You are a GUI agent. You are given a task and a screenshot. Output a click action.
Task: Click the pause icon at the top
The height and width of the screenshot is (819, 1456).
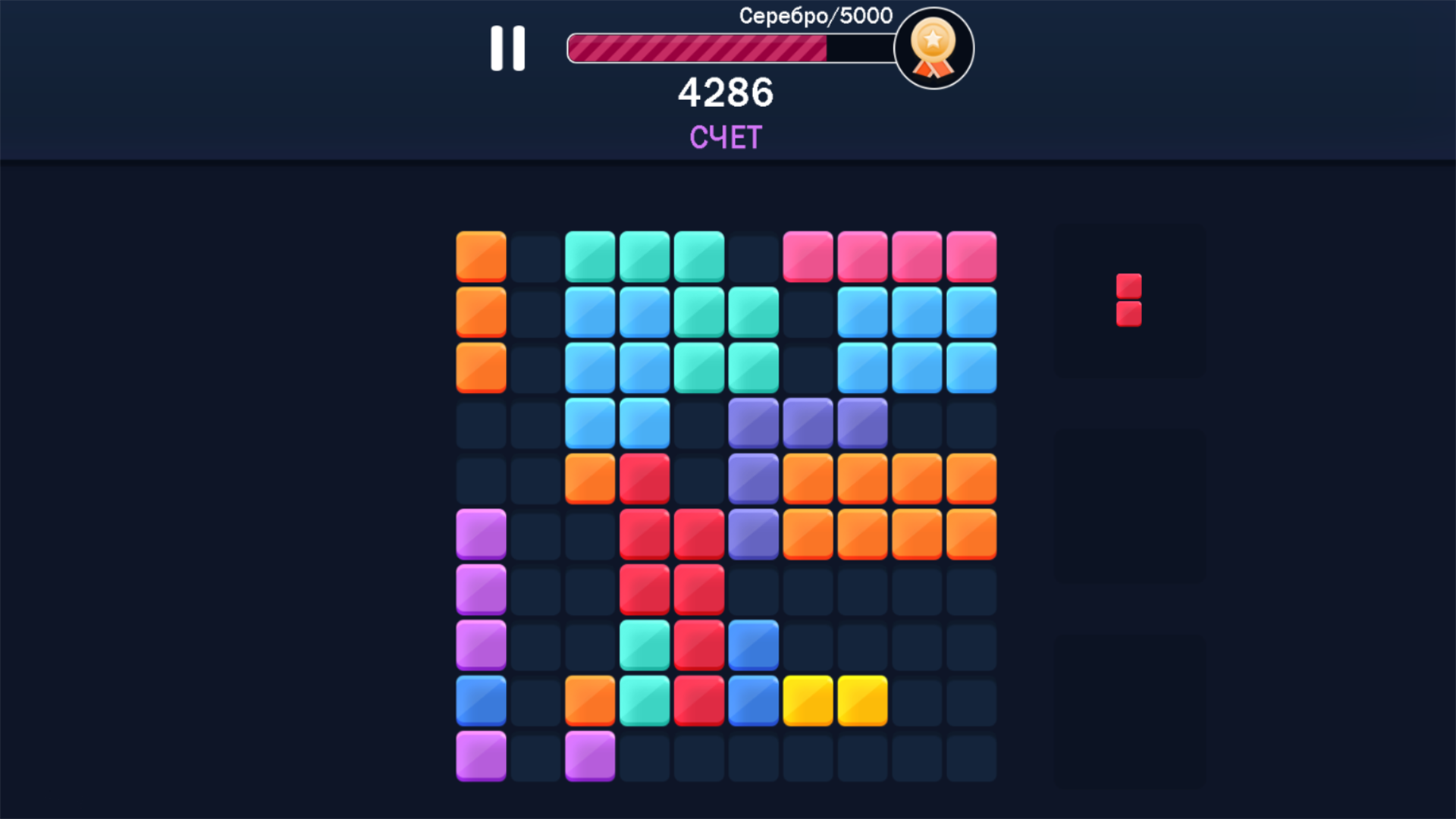507,48
